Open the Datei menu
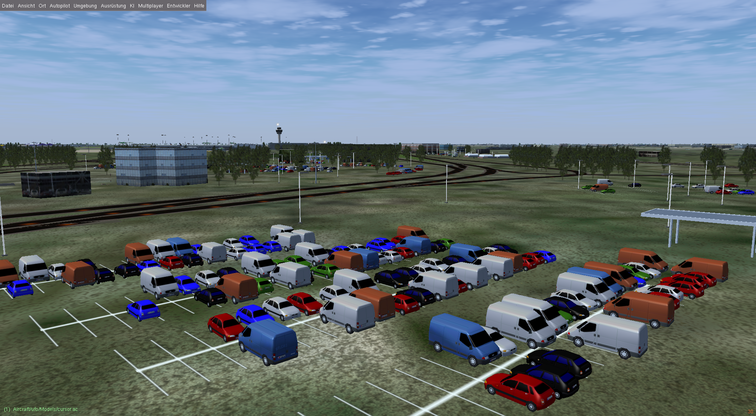Image resolution: width=756 pixels, height=416 pixels. [x=8, y=5]
